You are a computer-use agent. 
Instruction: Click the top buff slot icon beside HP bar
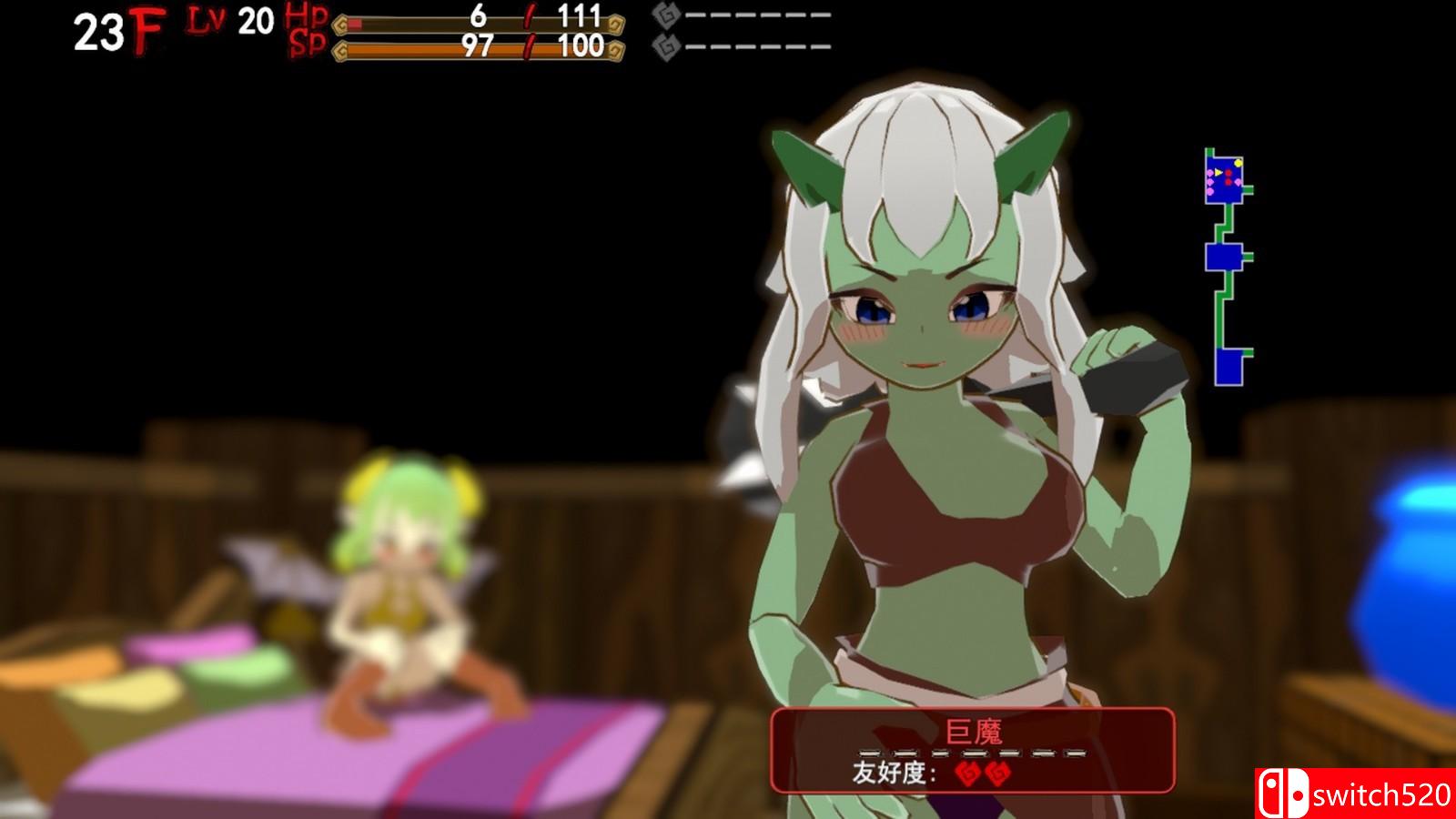[x=665, y=16]
